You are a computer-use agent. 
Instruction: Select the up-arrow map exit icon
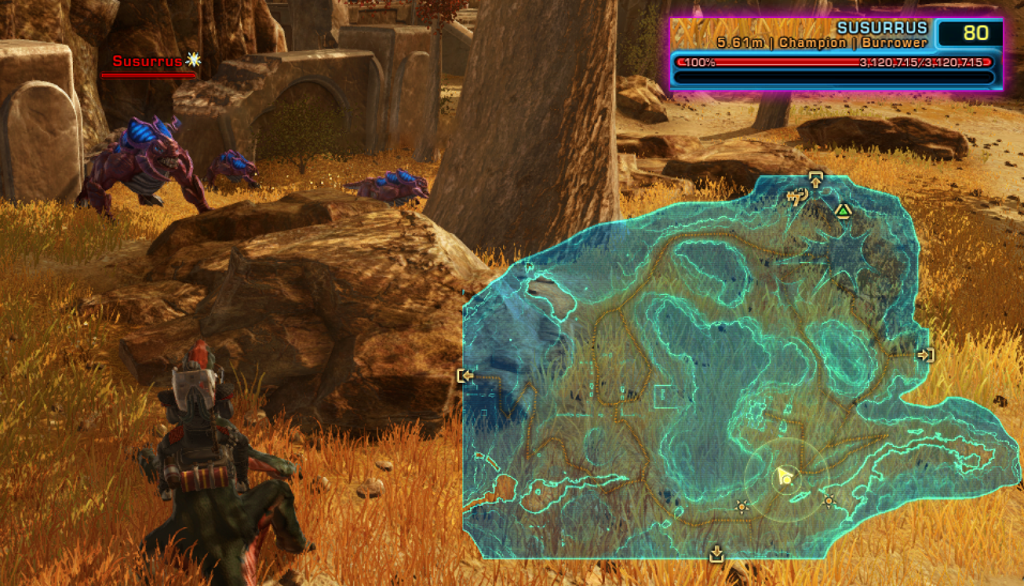point(816,180)
